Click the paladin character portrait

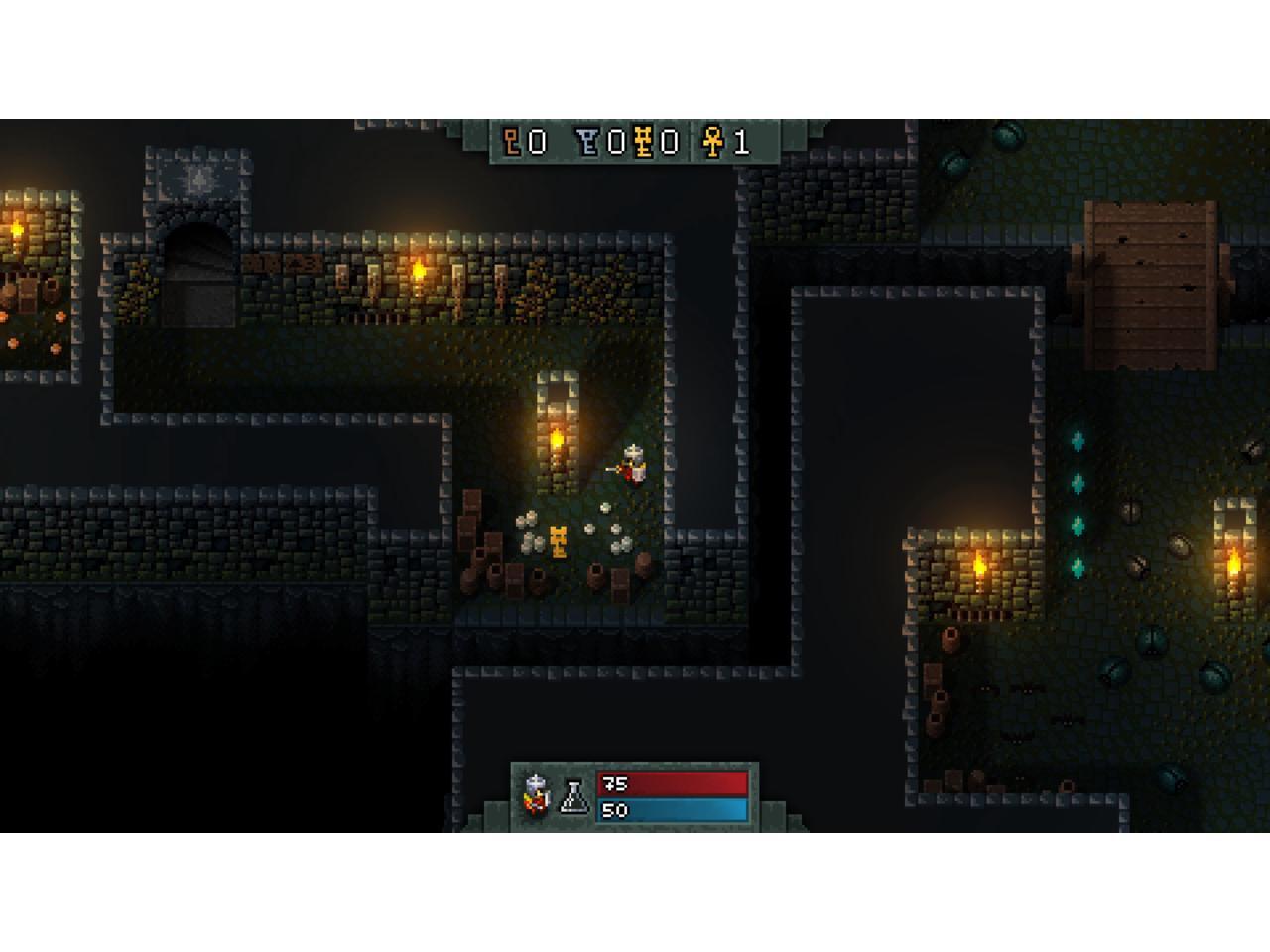537,795
